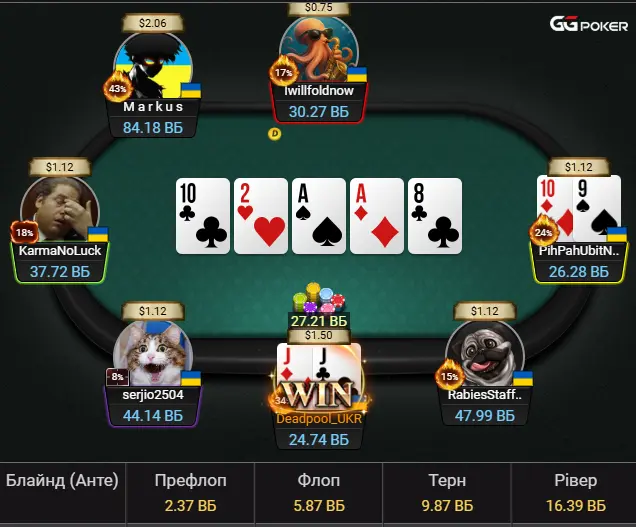
Task: Switch to the Флоп street
Action: (319, 493)
